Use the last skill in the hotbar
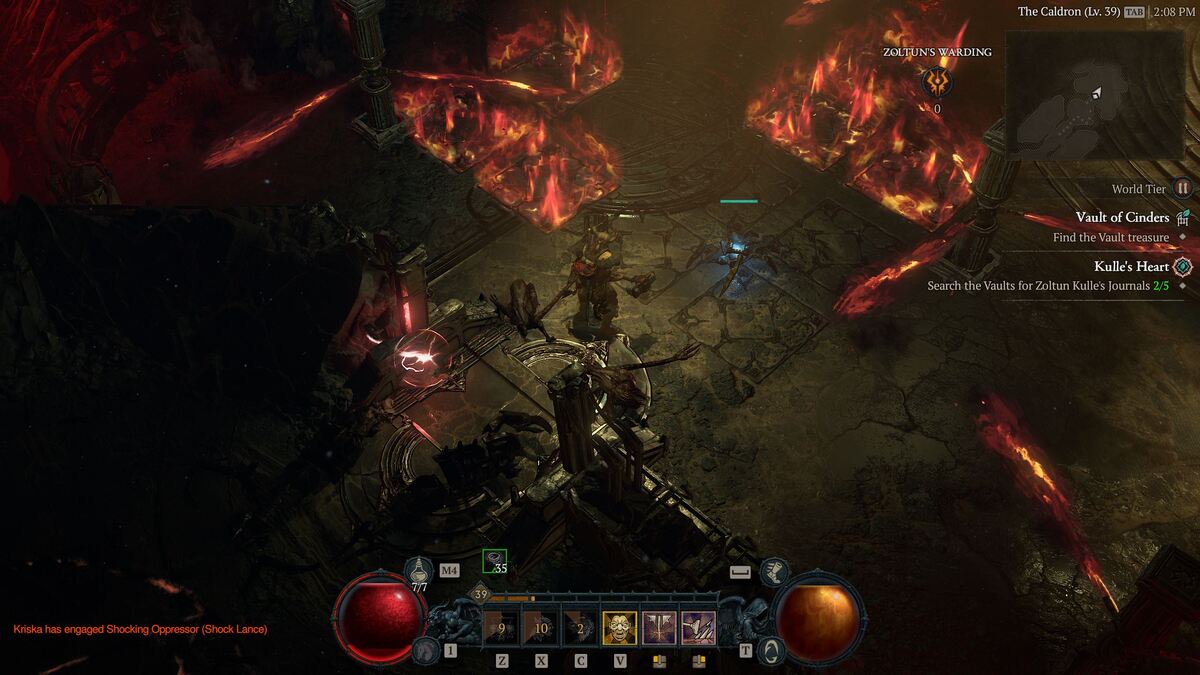This screenshot has width=1200, height=675. pyautogui.click(x=698, y=628)
